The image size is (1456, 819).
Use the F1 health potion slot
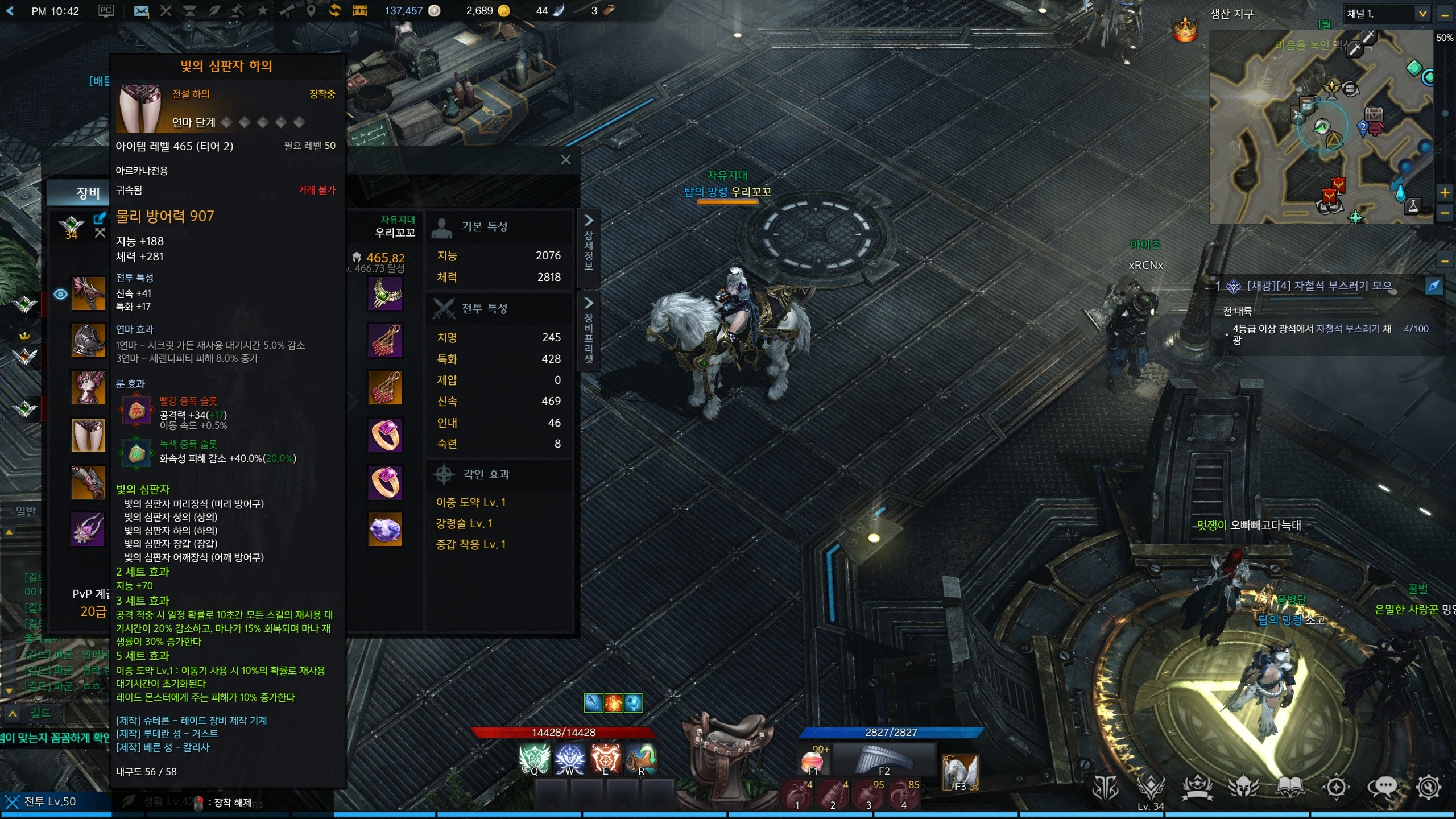pos(812,761)
